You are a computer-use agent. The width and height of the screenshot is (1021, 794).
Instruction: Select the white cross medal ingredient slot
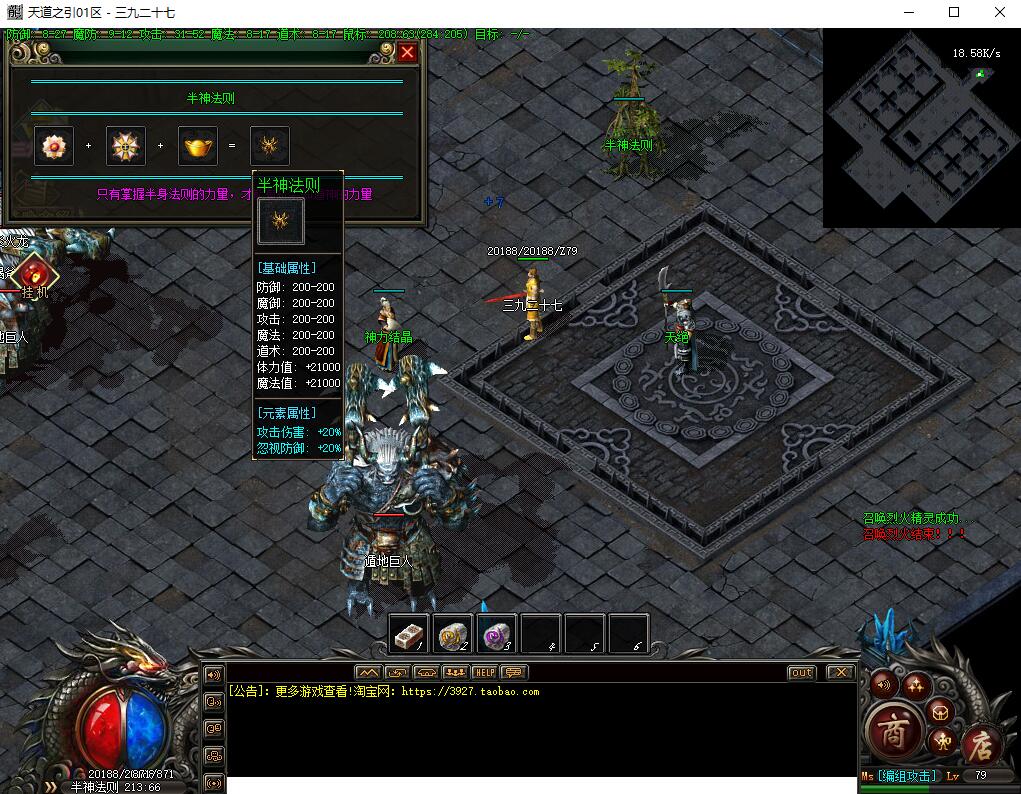point(125,146)
